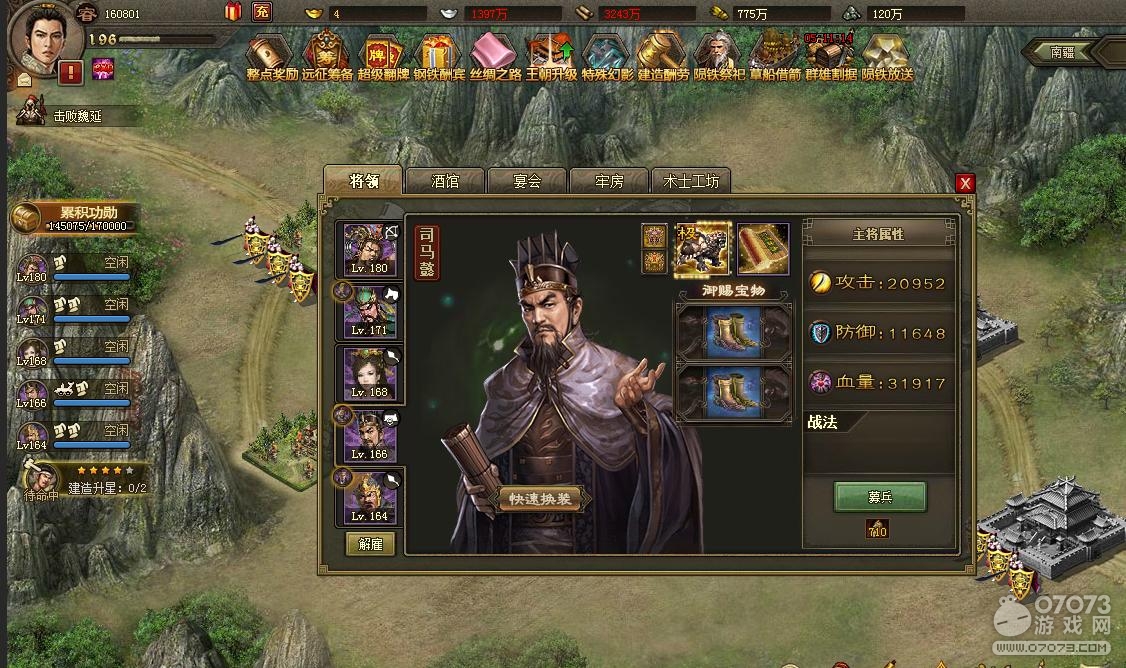Open the 整点奖励 hourly reward icon
The width and height of the screenshot is (1126, 668).
point(272,57)
